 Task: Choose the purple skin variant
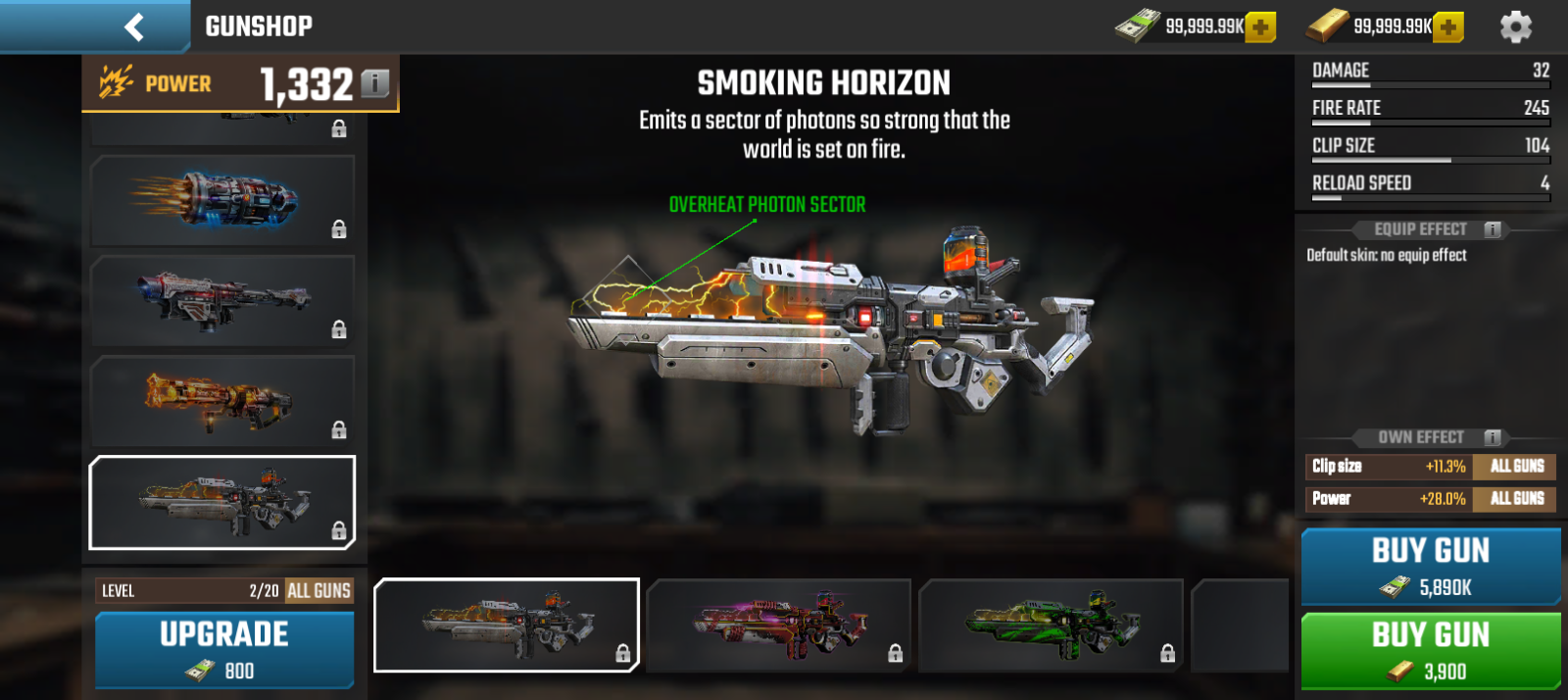click(779, 625)
